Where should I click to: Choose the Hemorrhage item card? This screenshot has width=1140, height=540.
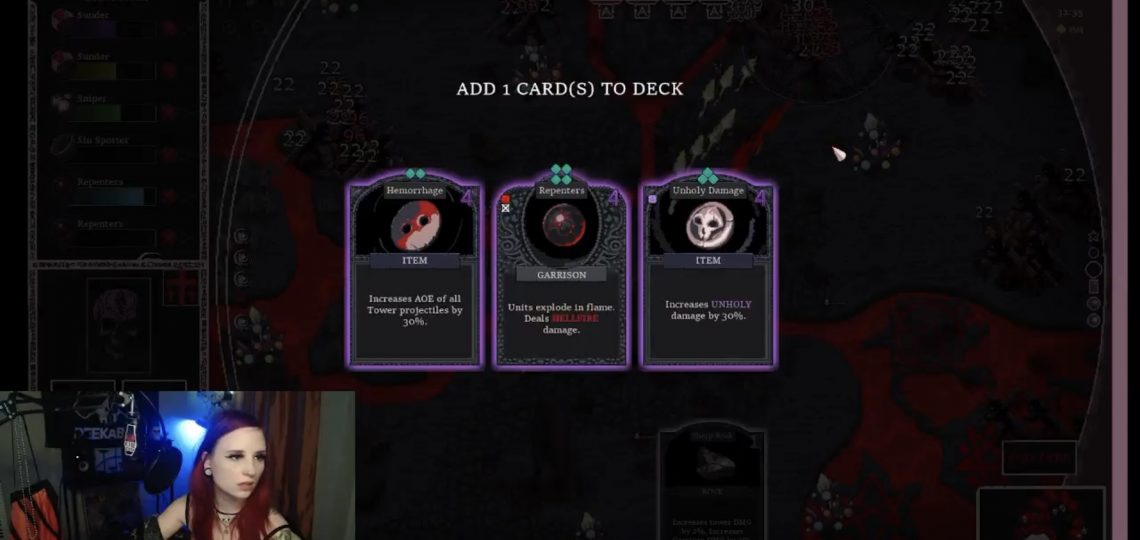(x=414, y=273)
